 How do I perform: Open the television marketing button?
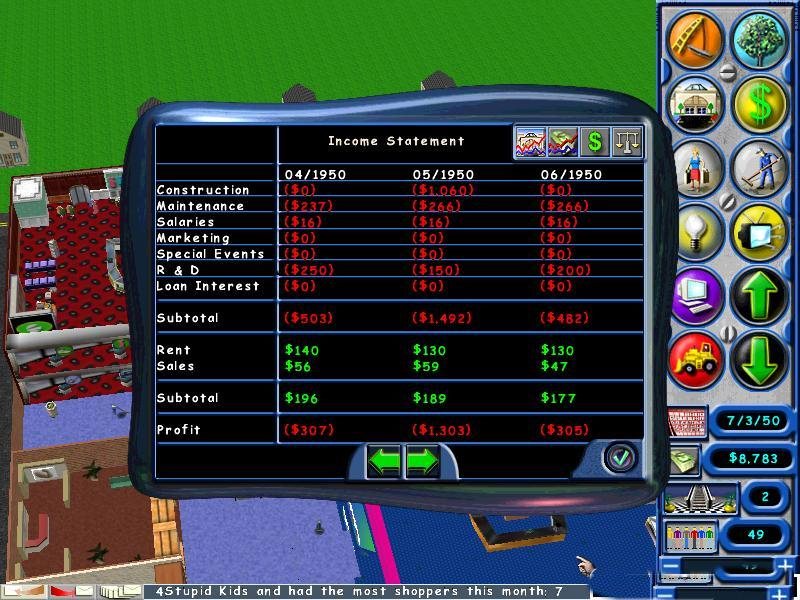click(x=760, y=232)
